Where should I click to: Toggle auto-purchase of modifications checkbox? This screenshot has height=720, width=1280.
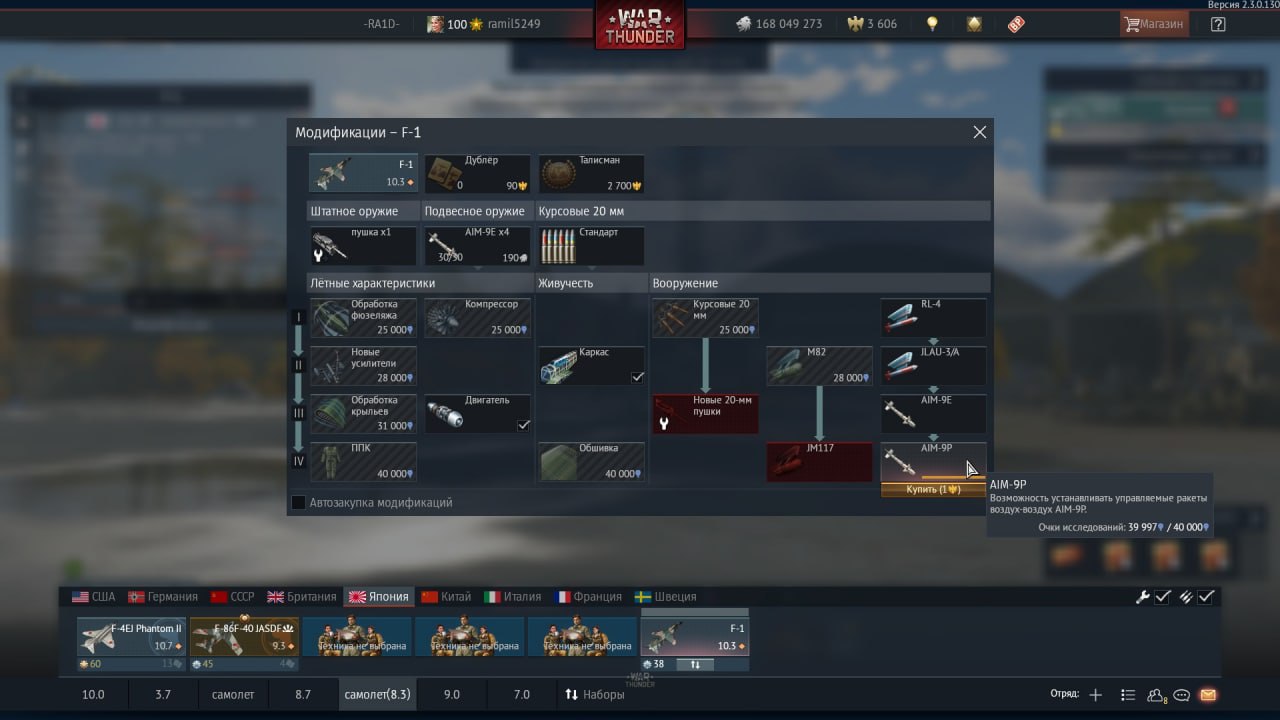pyautogui.click(x=298, y=502)
